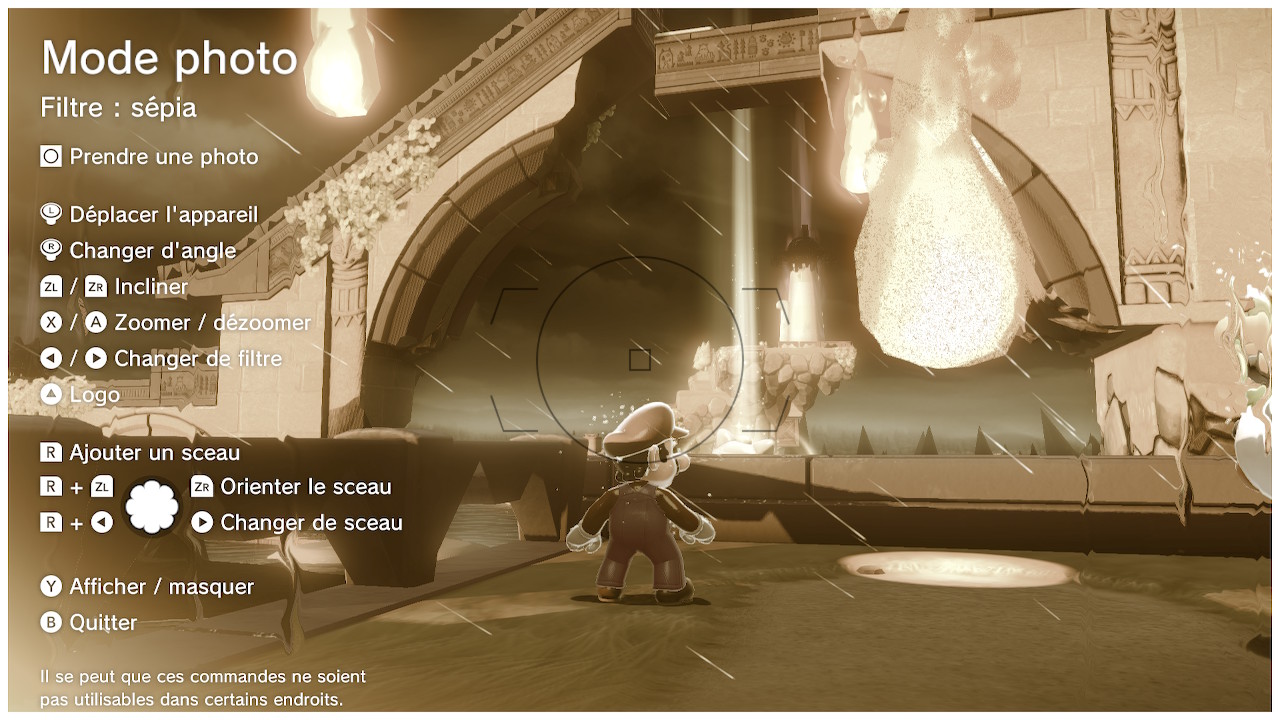Select the white flower stamp preview
This screenshot has width=1280, height=720.
(x=152, y=506)
